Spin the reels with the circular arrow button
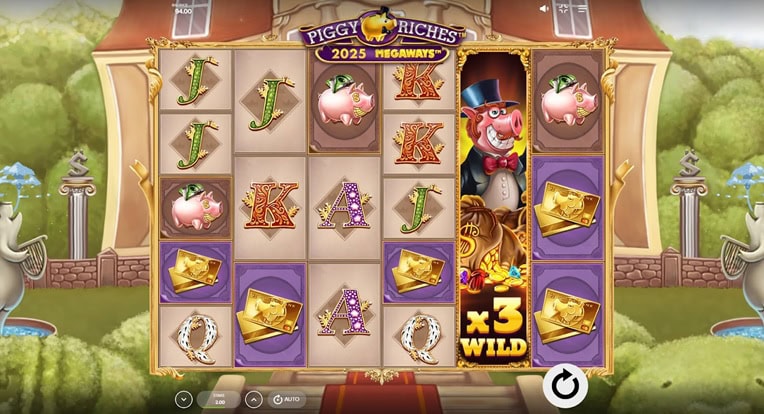This screenshot has width=764, height=414. [x=565, y=386]
